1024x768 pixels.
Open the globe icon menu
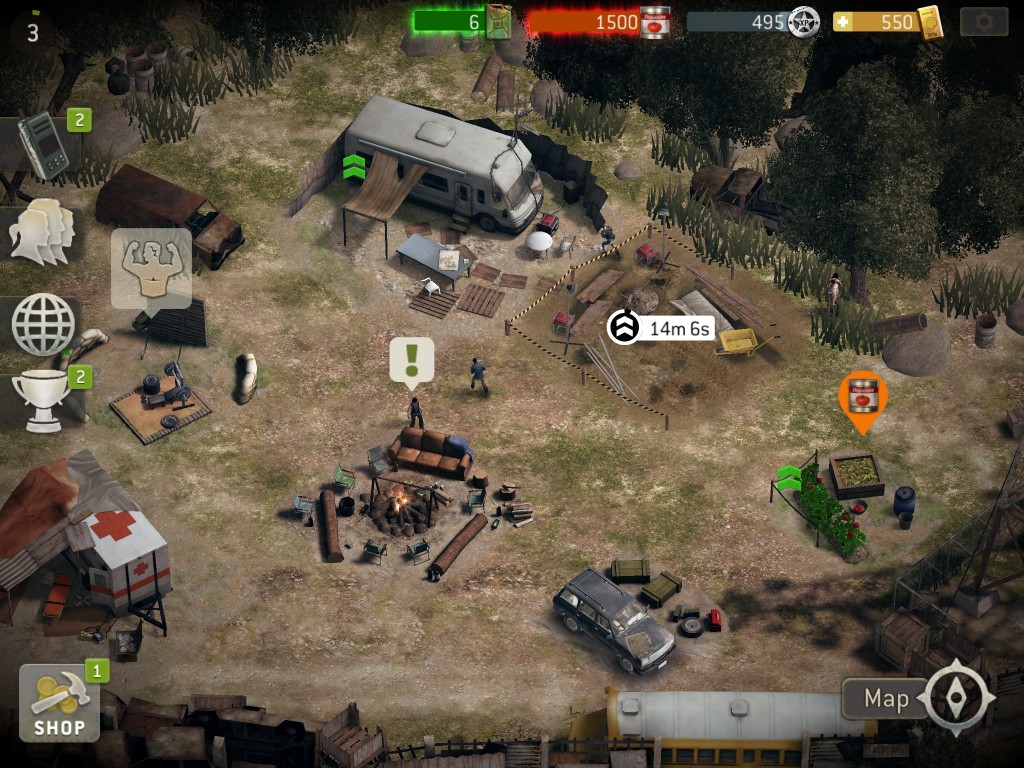click(x=43, y=324)
